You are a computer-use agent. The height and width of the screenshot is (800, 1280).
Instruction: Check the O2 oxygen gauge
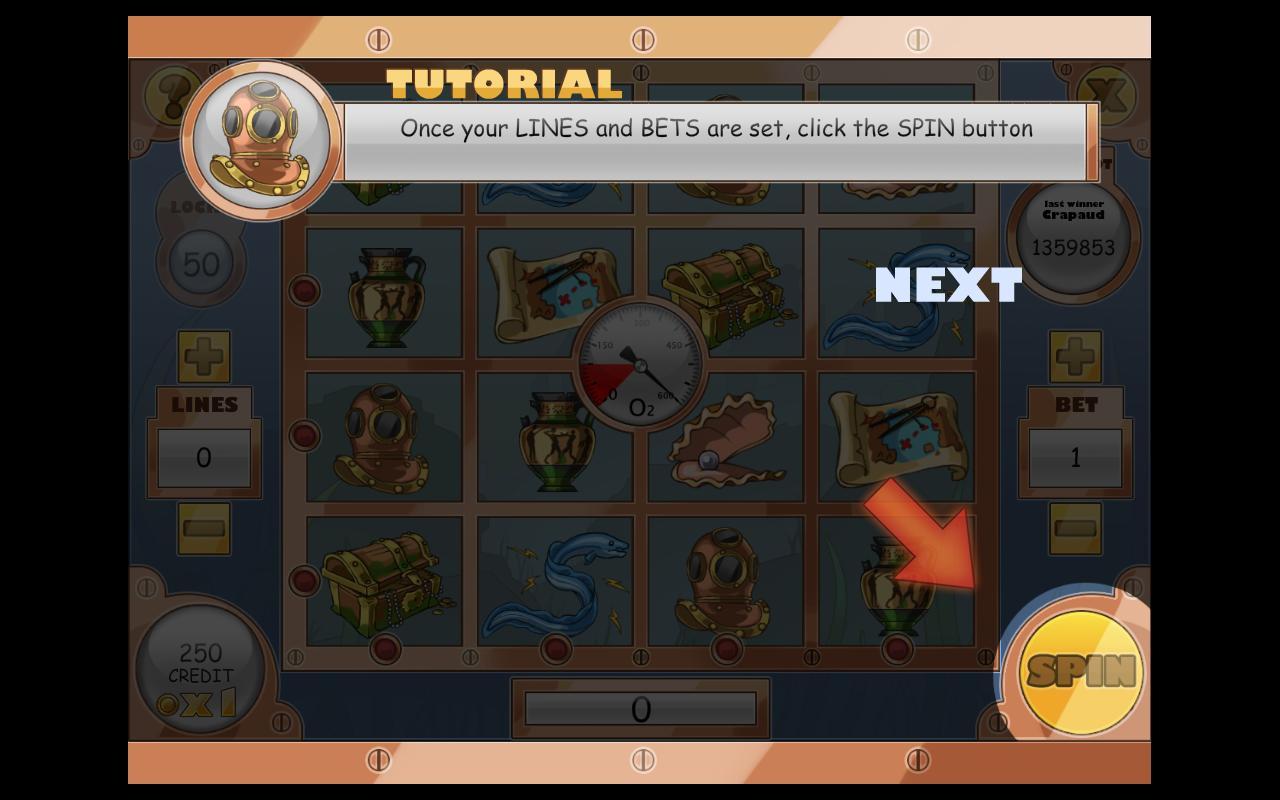click(x=640, y=365)
